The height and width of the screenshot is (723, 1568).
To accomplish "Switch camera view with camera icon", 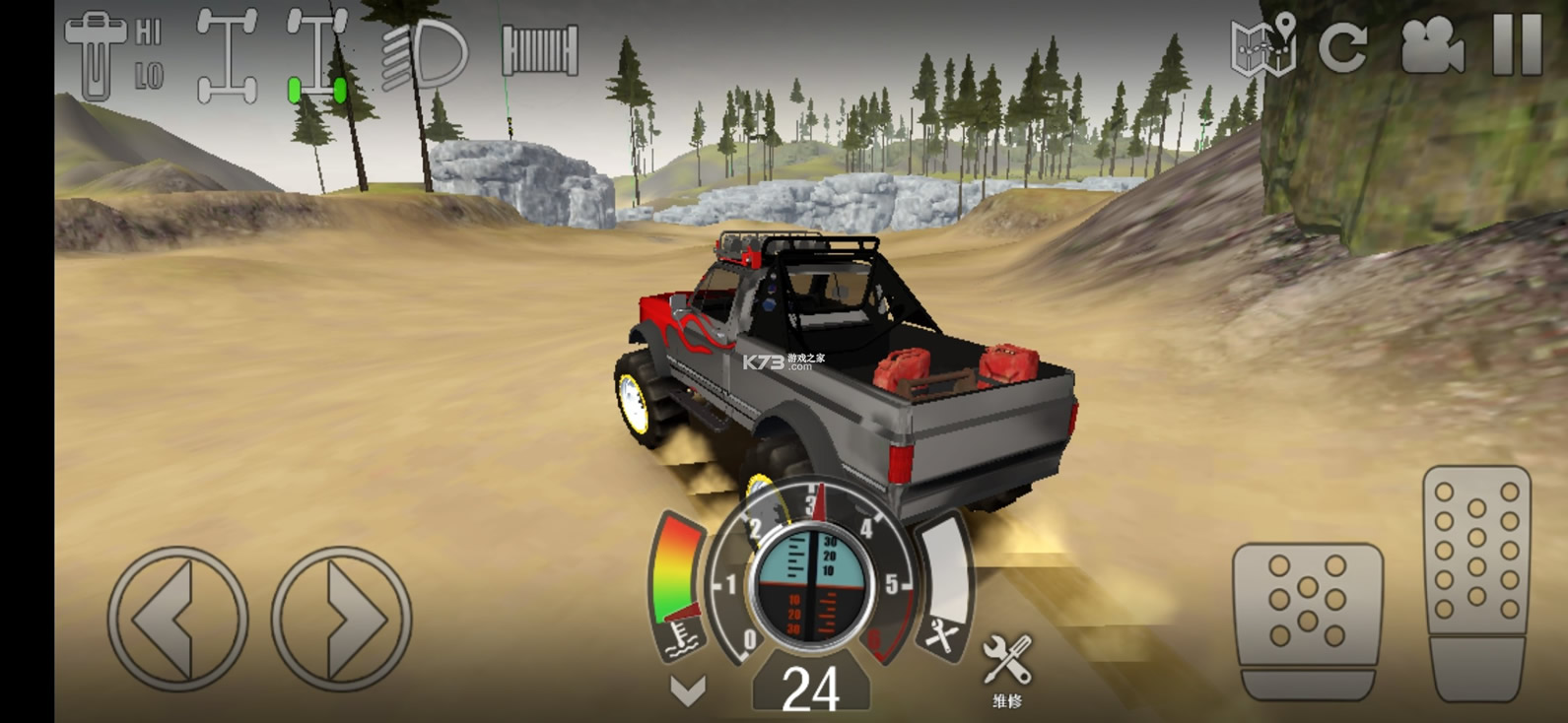I will [x=1432, y=45].
